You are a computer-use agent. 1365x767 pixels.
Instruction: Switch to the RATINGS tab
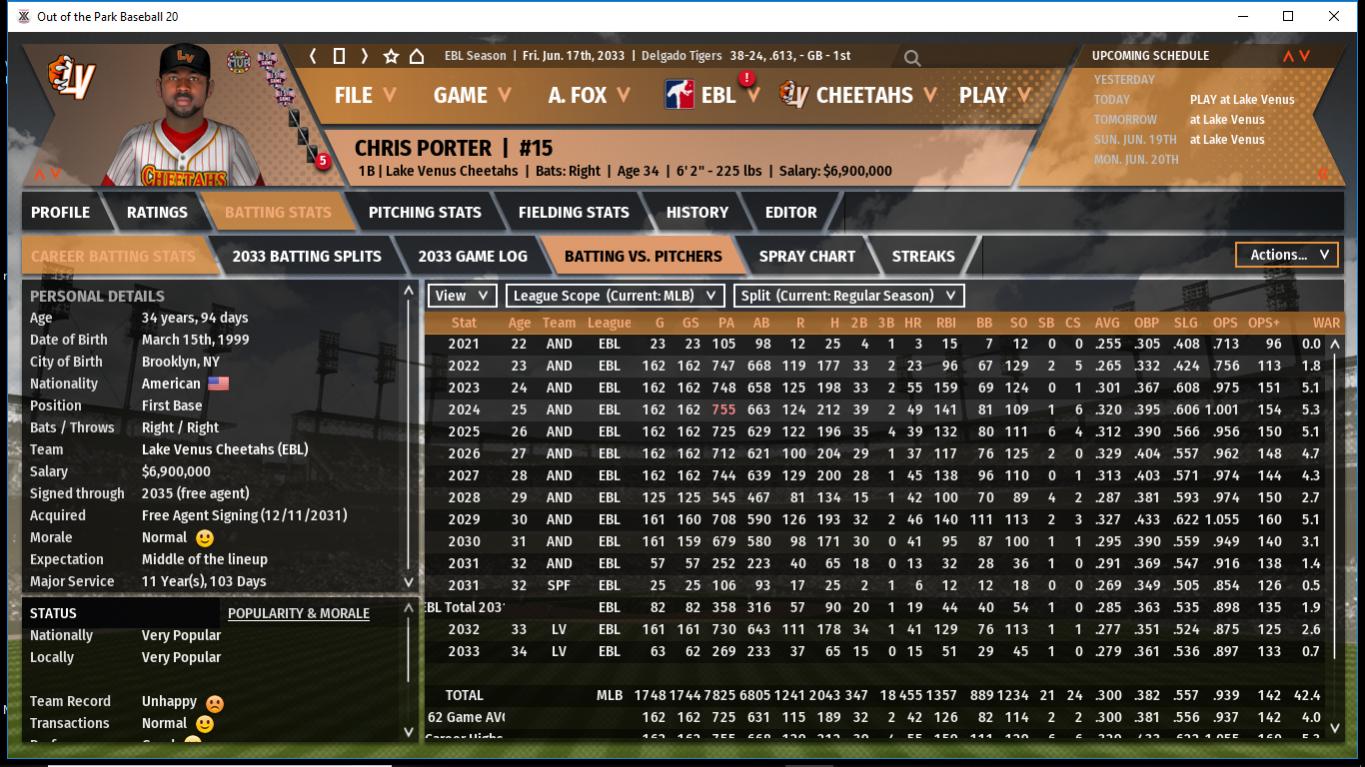click(157, 212)
